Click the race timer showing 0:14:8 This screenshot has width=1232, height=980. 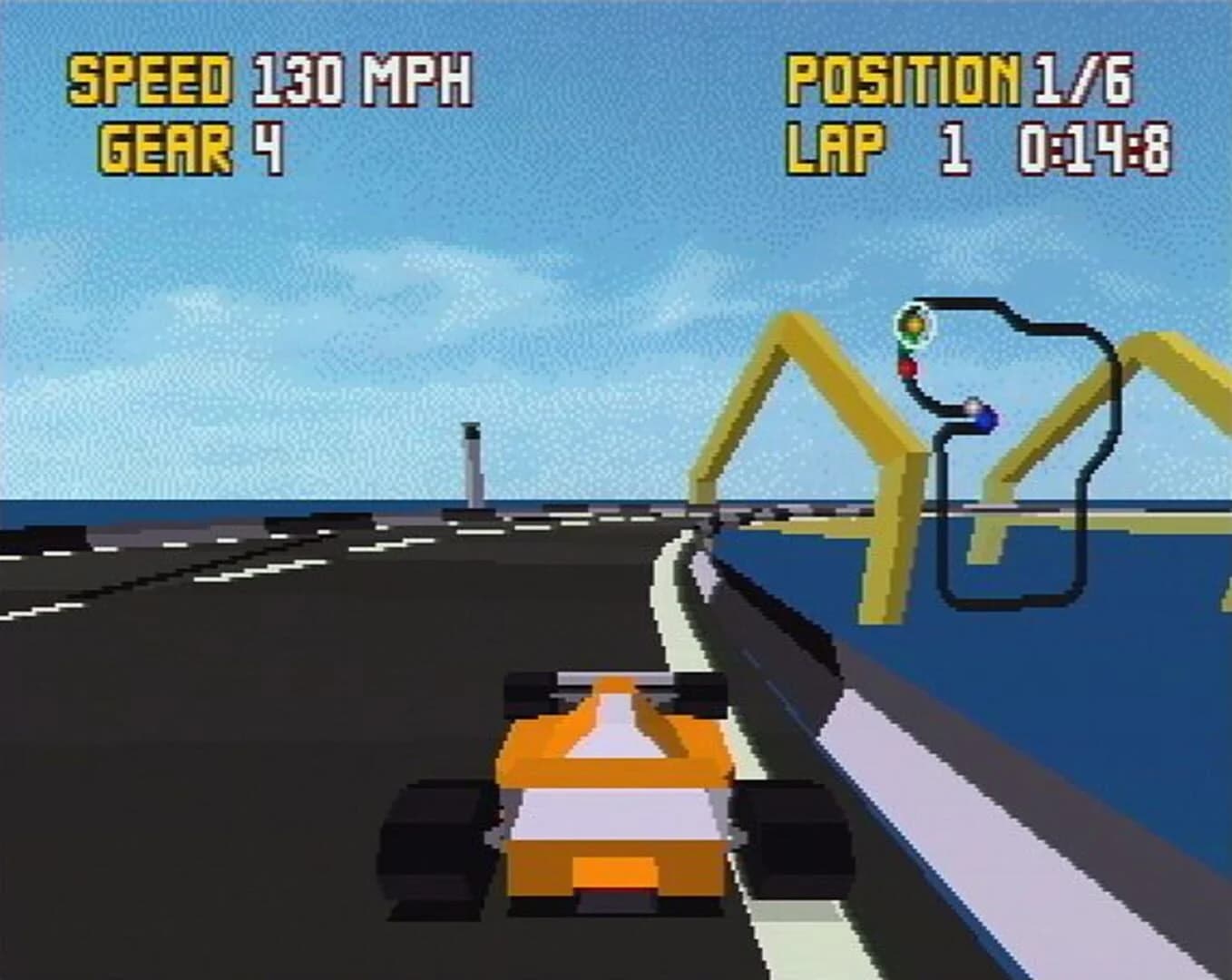coord(1094,148)
